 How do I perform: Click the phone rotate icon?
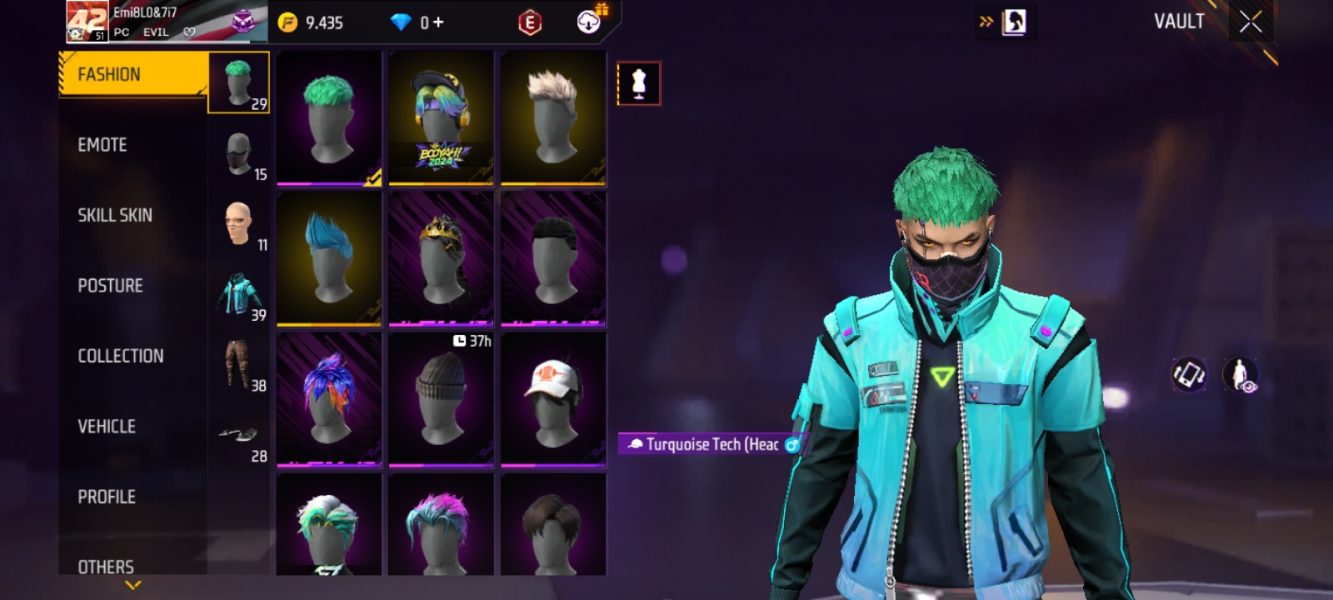pos(1189,375)
